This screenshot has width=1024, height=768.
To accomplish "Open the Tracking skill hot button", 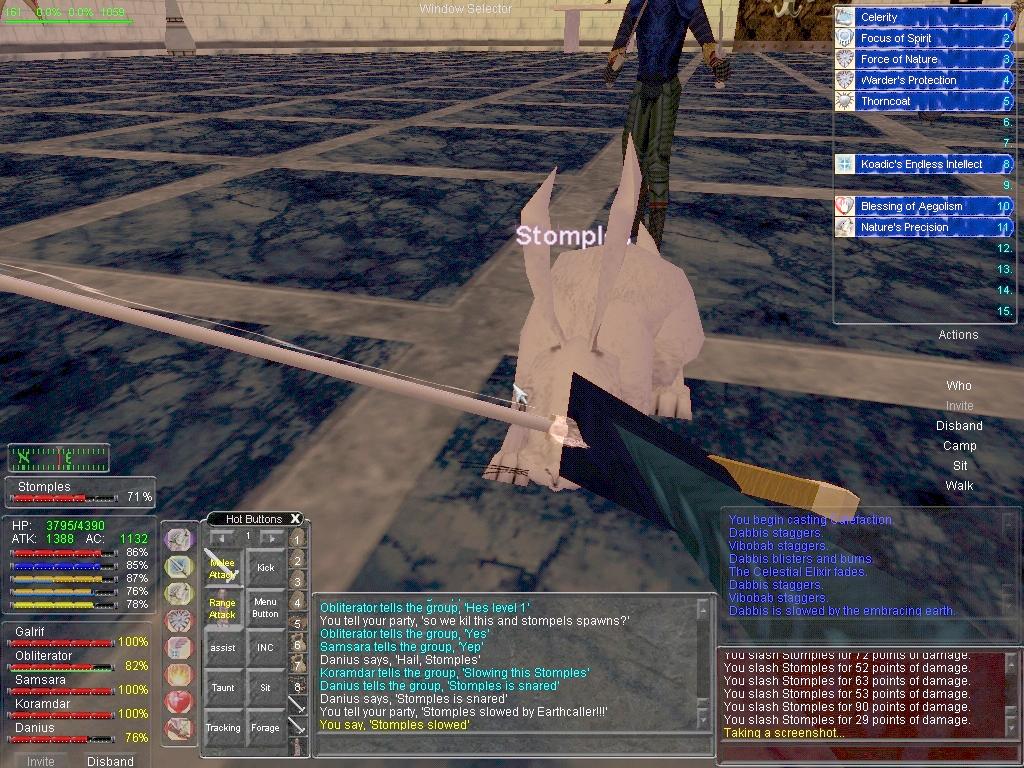I will (222, 728).
